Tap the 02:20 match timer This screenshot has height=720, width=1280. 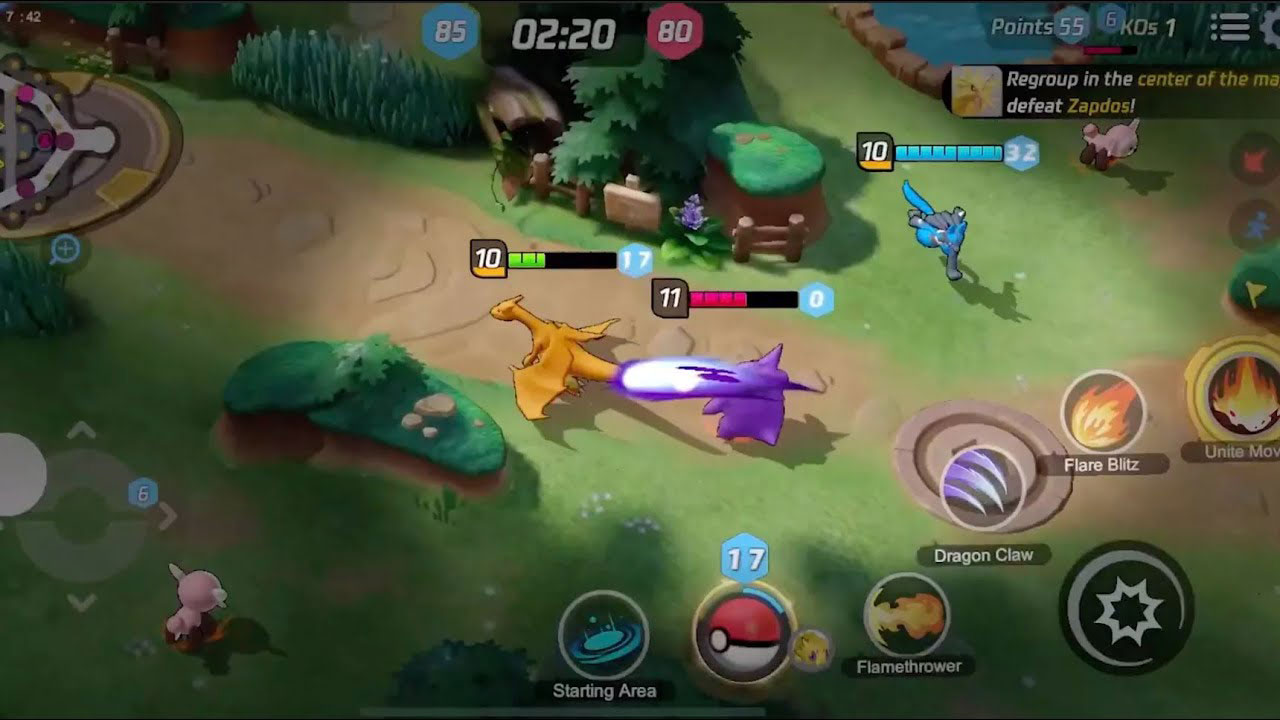564,30
